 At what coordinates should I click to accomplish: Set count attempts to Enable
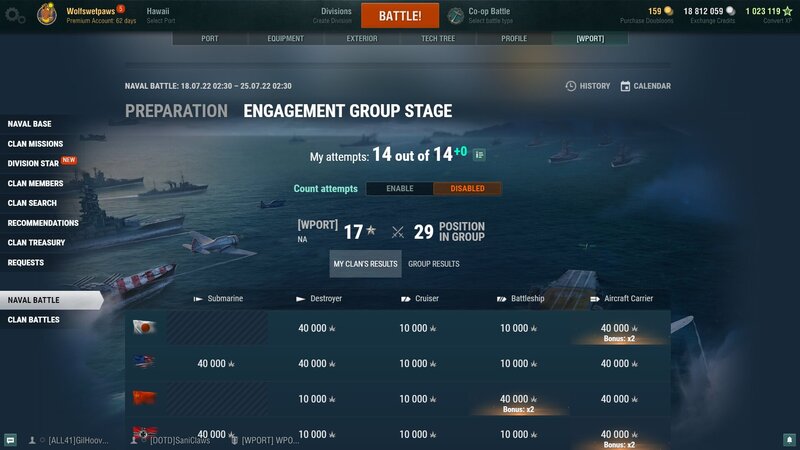[399, 189]
